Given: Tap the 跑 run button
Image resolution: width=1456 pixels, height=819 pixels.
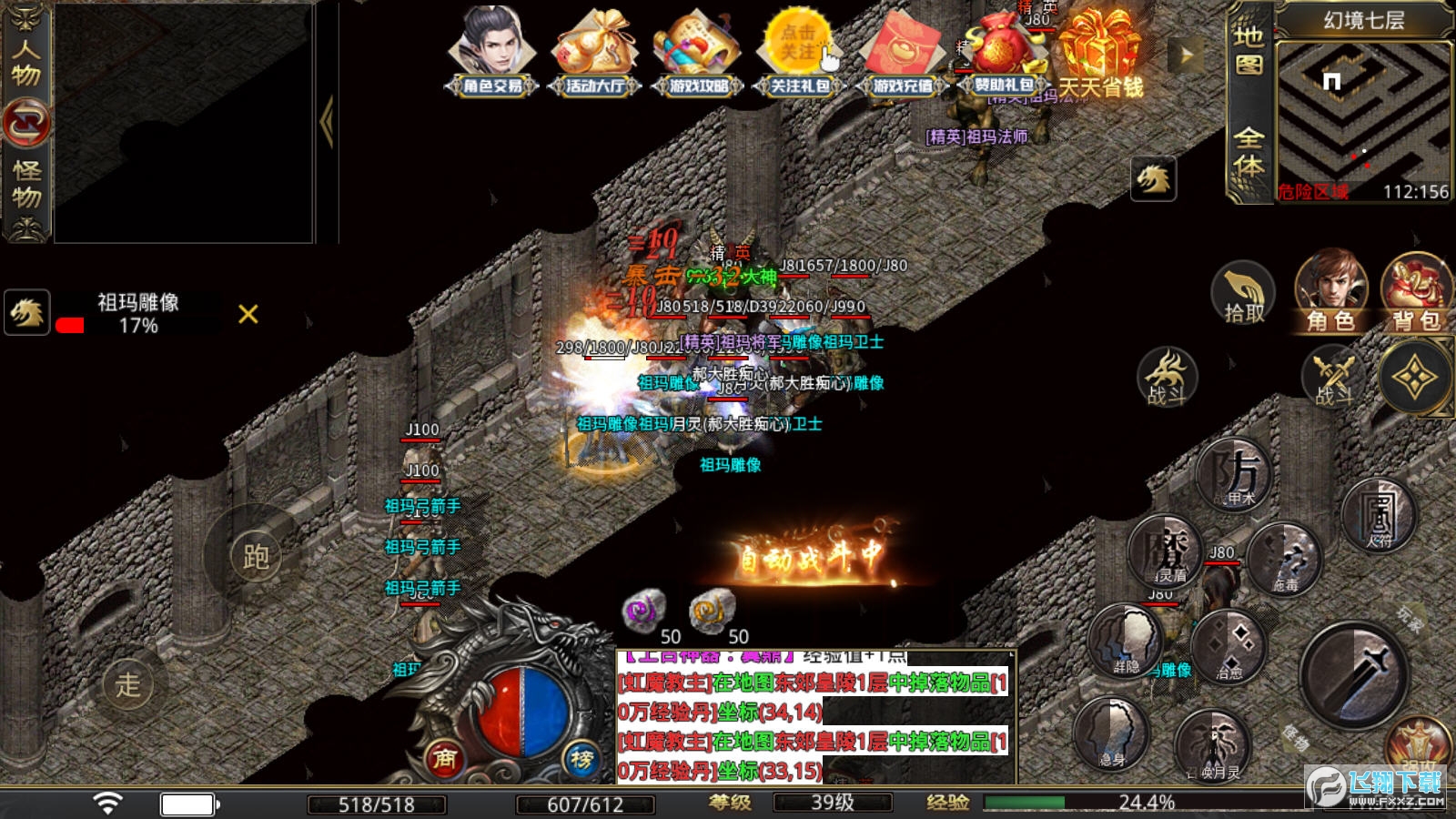Looking at the screenshot, I should 254,556.
